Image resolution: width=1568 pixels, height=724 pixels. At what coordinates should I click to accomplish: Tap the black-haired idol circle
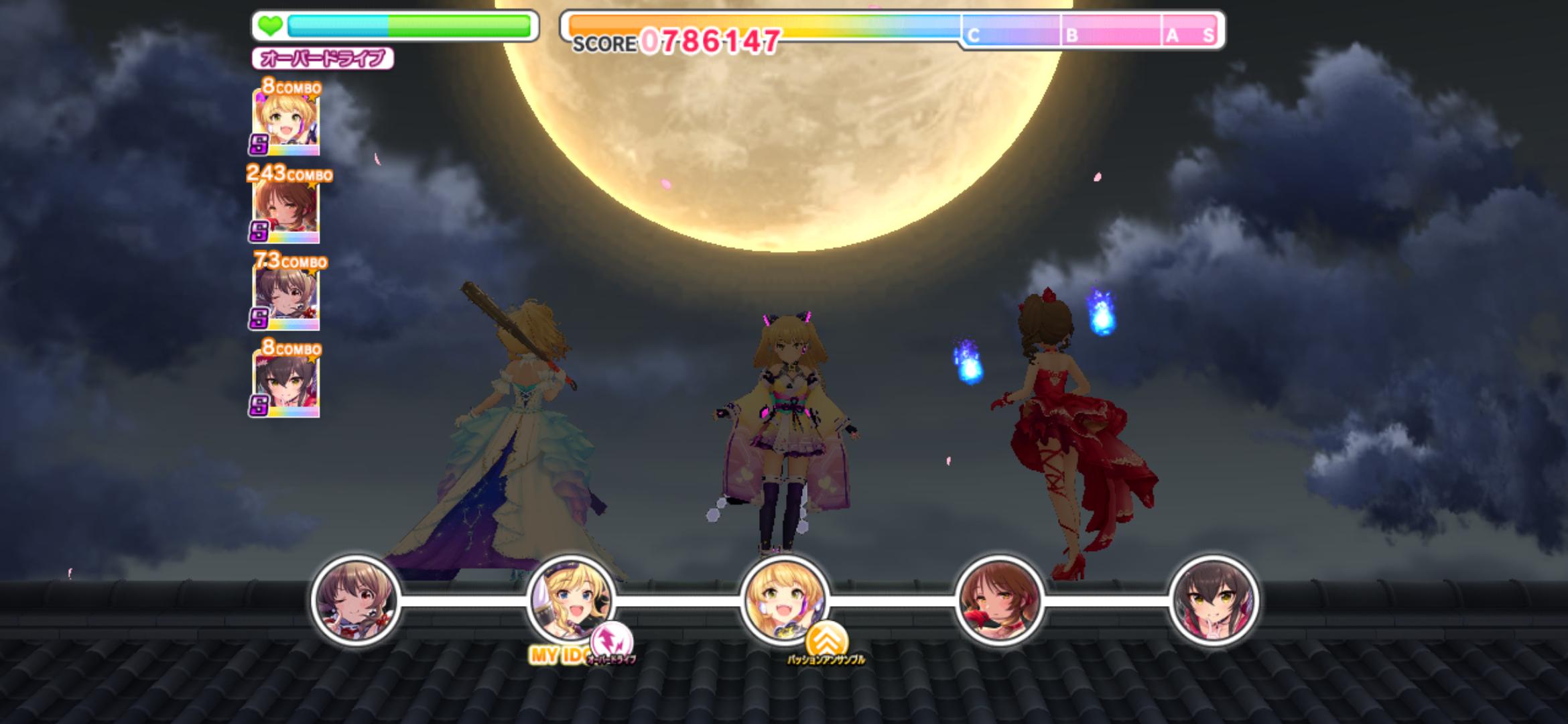coord(1213,600)
